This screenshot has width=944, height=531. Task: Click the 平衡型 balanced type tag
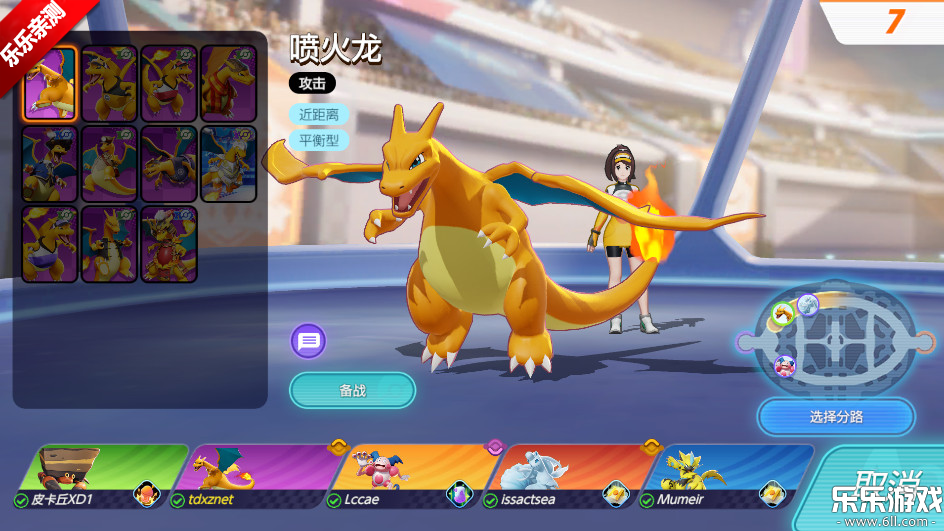click(319, 140)
